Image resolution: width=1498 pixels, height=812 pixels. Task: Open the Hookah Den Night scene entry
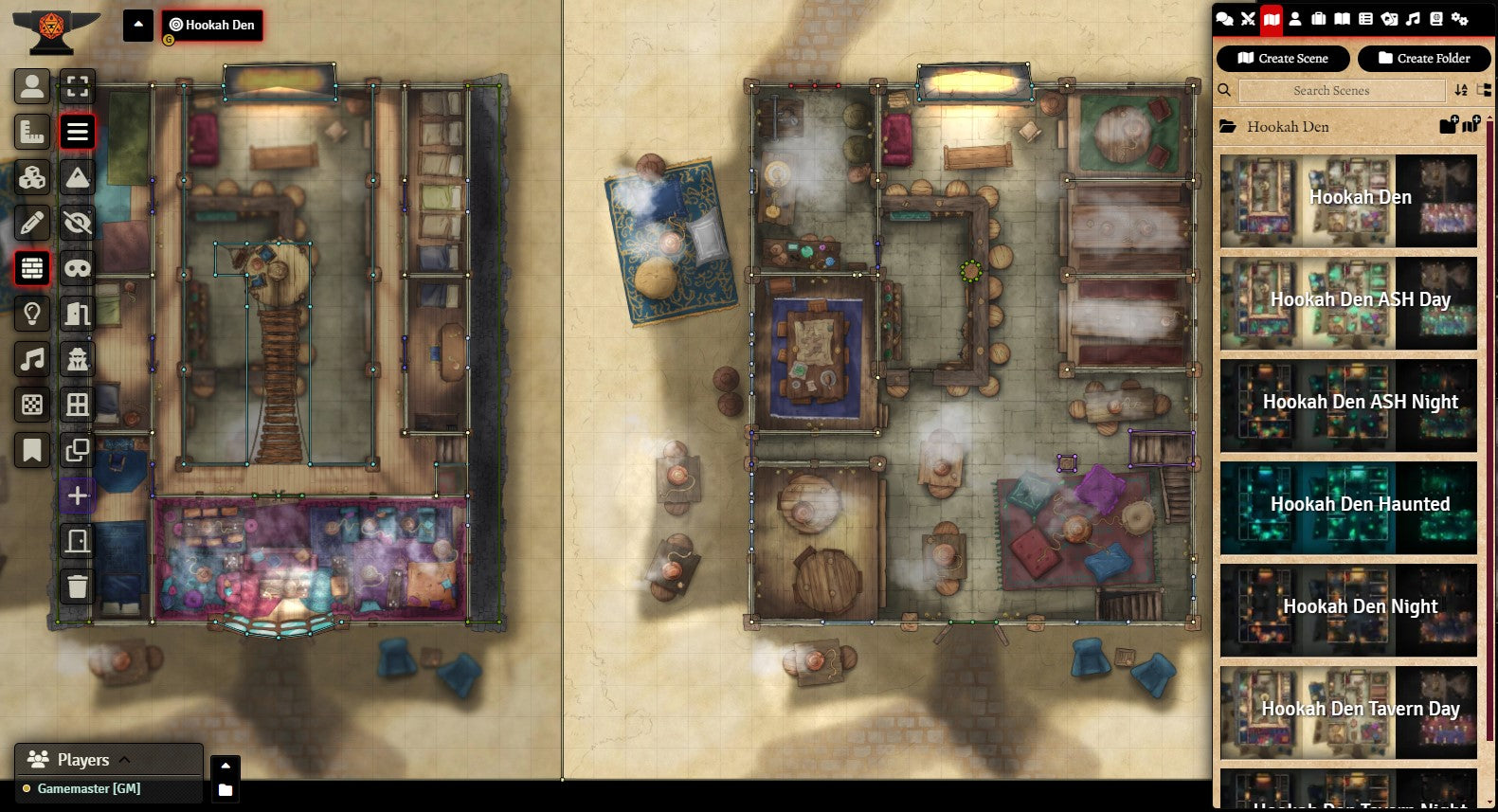pos(1348,607)
